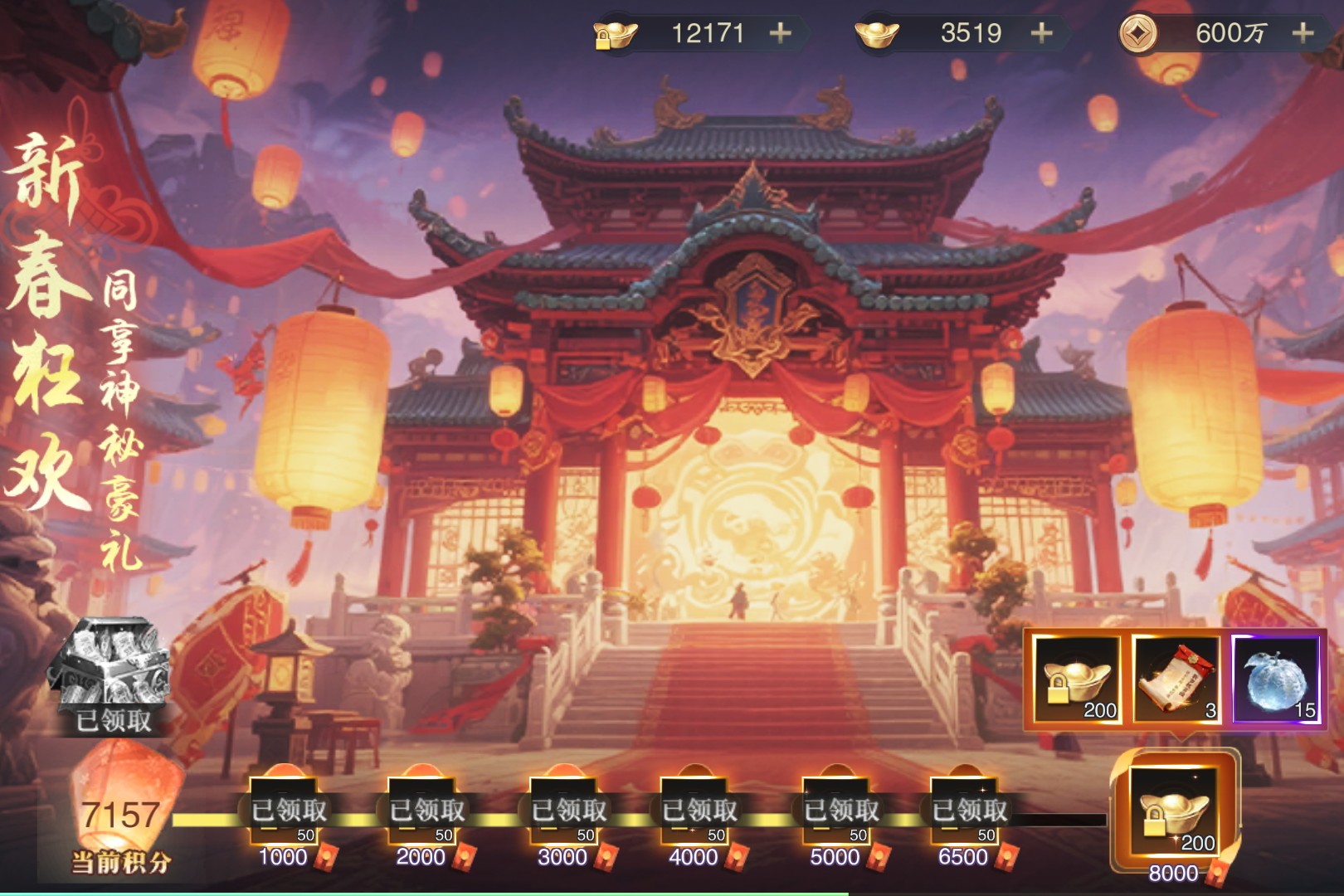Select the 4000-point reward box

[696, 811]
